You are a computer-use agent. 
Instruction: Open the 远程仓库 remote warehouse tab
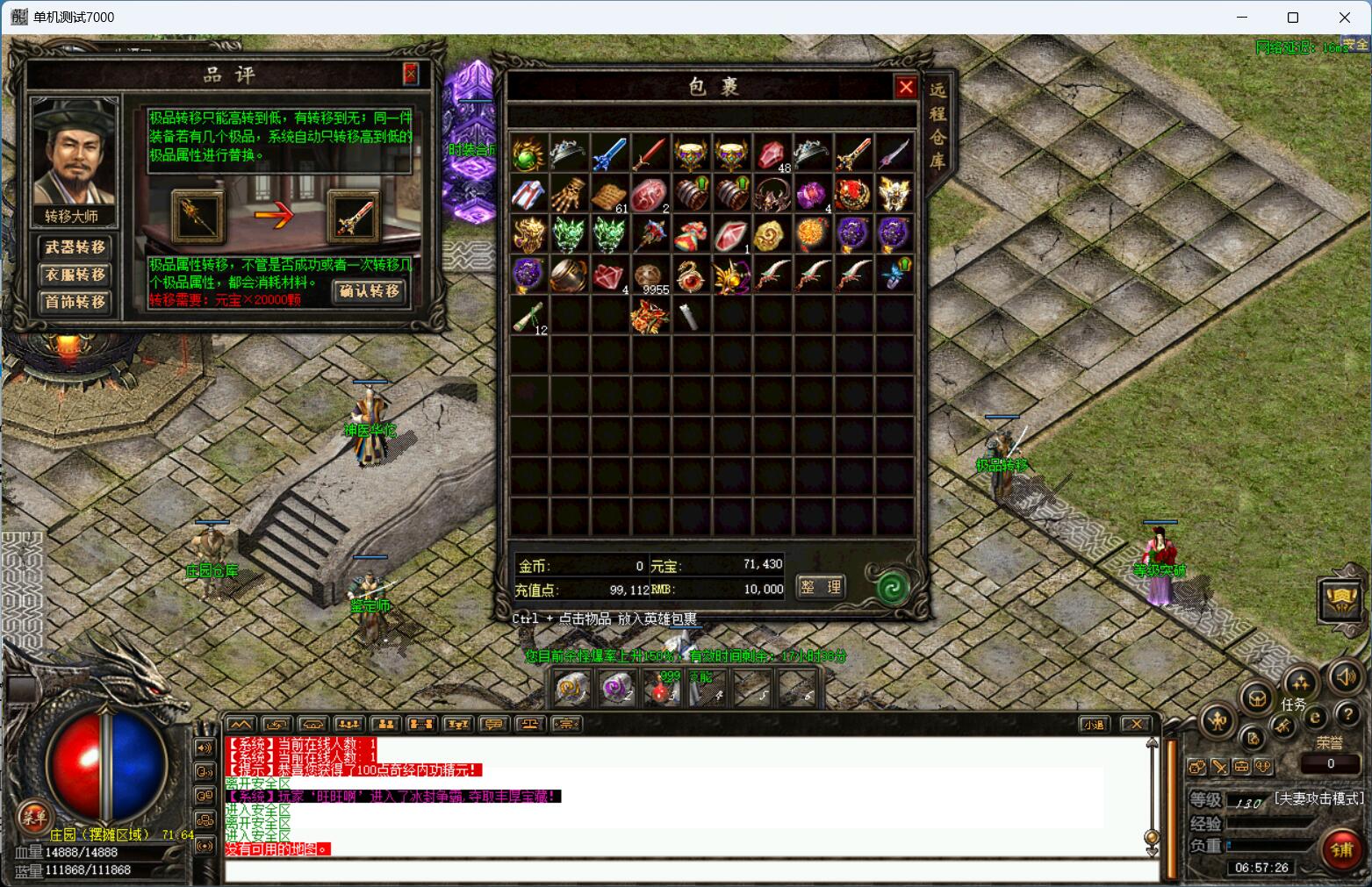click(x=937, y=125)
